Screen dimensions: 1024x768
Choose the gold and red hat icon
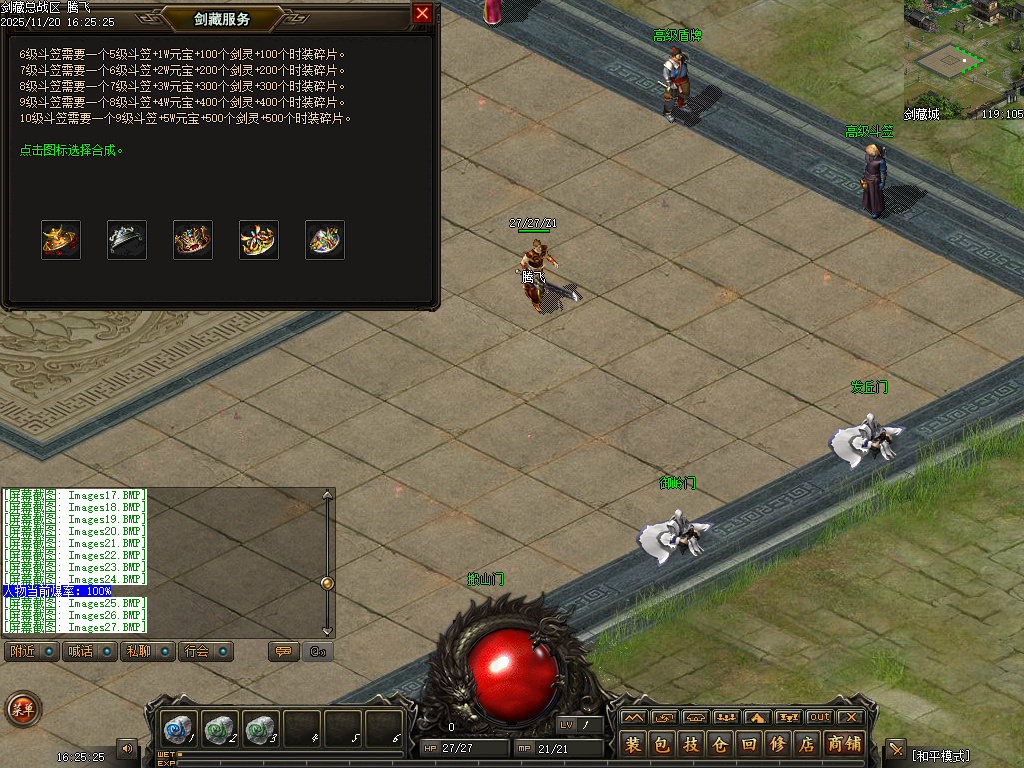tap(61, 240)
